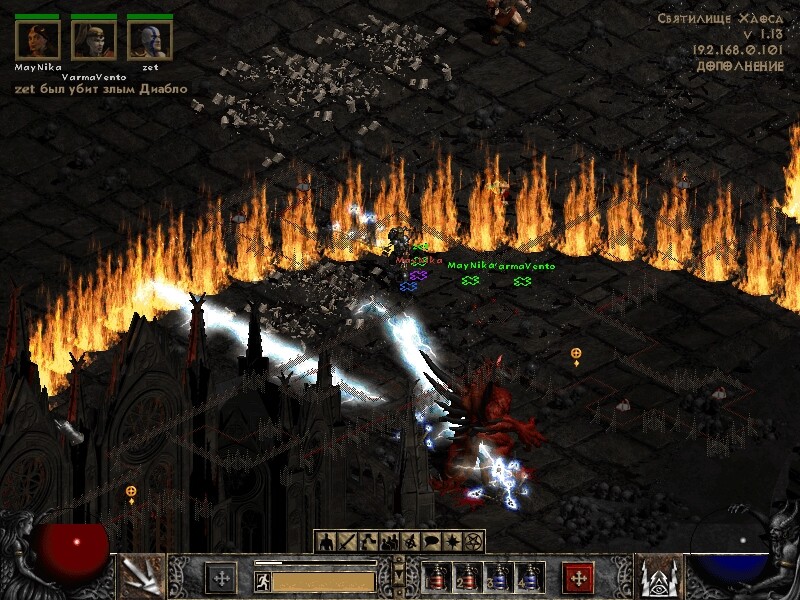Click the grey cross stat points button
The image size is (800, 600).
(x=221, y=578)
